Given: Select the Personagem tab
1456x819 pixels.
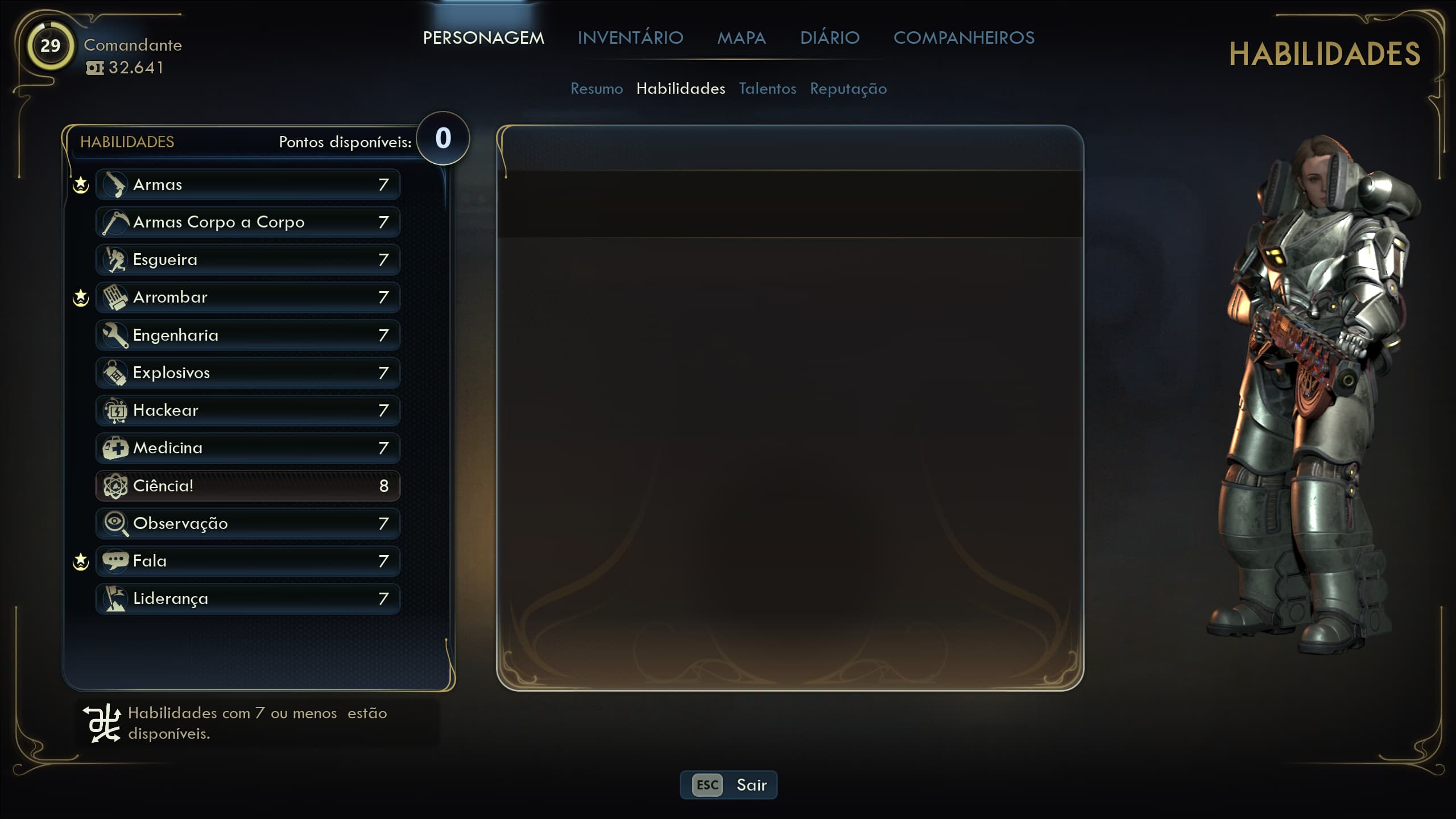Looking at the screenshot, I should click(483, 38).
